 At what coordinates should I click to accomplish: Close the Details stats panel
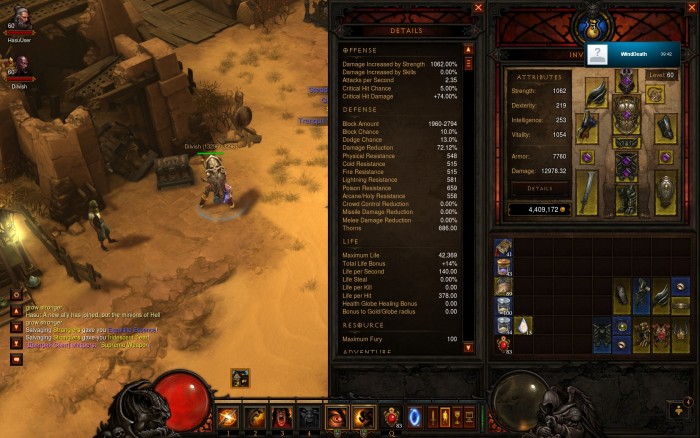(479, 8)
